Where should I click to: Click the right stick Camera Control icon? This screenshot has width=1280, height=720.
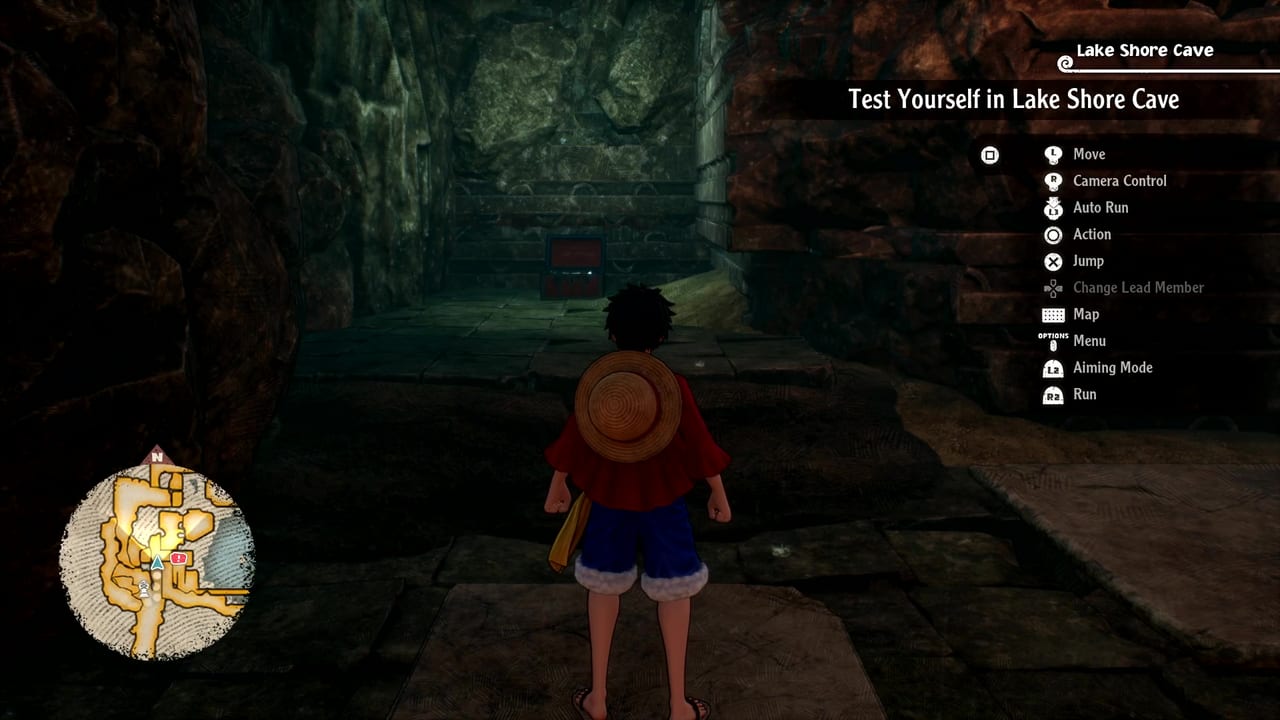[1052, 181]
